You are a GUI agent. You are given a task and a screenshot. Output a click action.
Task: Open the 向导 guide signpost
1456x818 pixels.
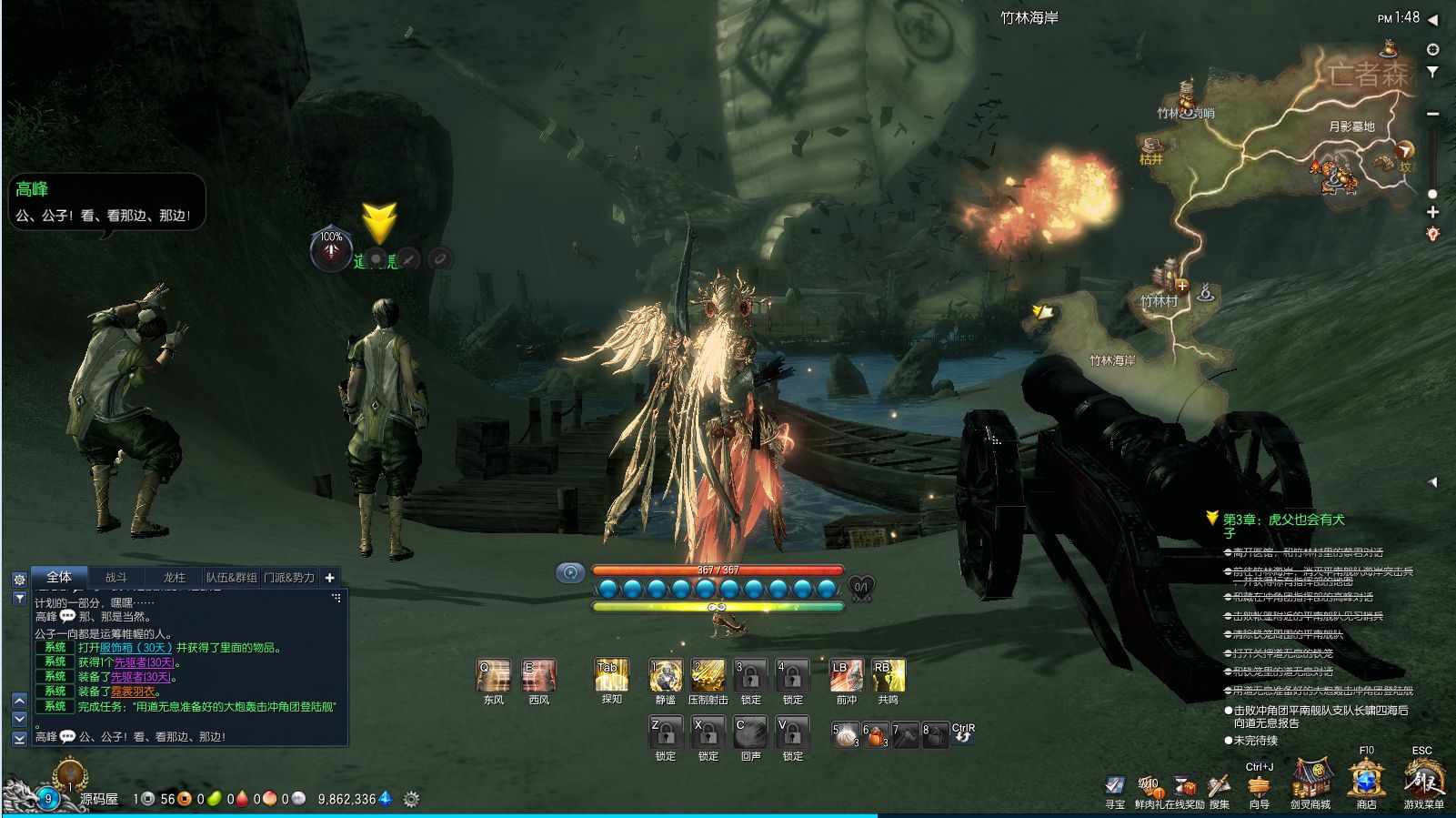[x=1259, y=786]
